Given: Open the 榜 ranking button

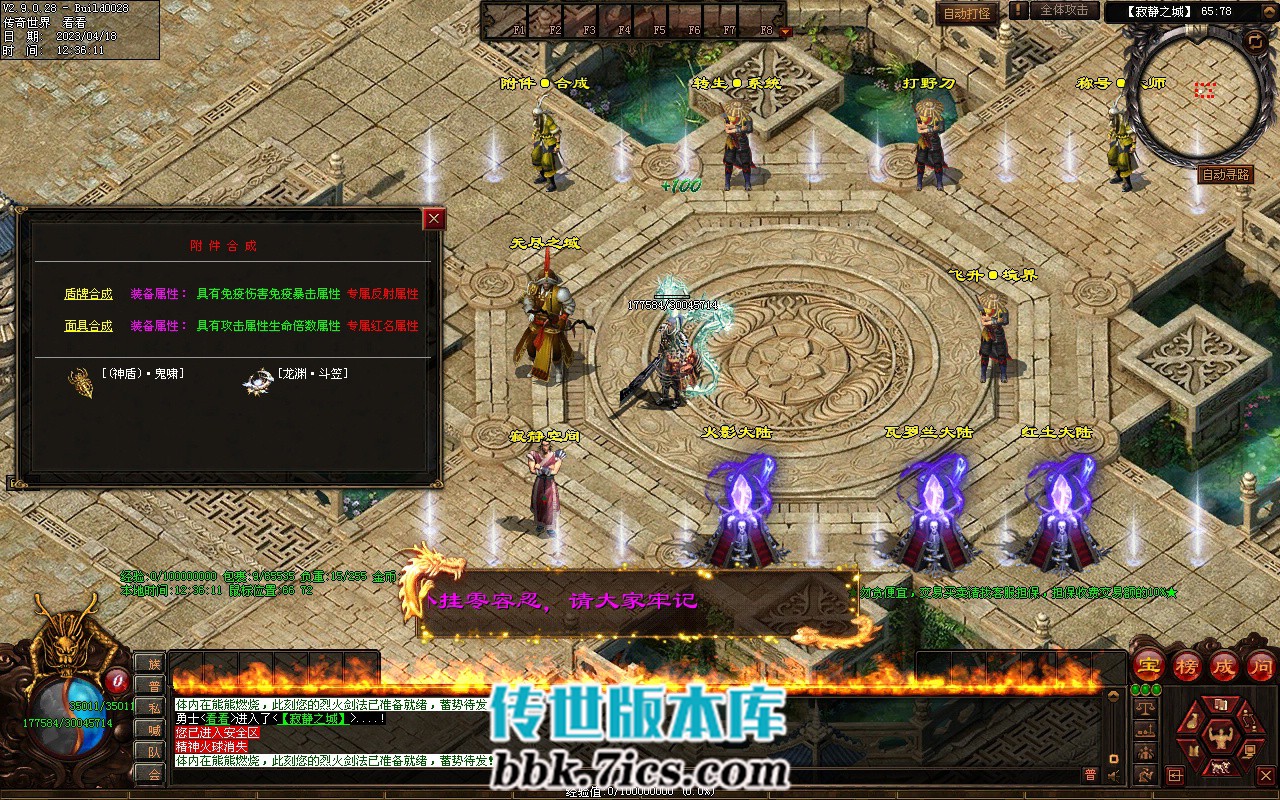Looking at the screenshot, I should pyautogui.click(x=1187, y=665).
